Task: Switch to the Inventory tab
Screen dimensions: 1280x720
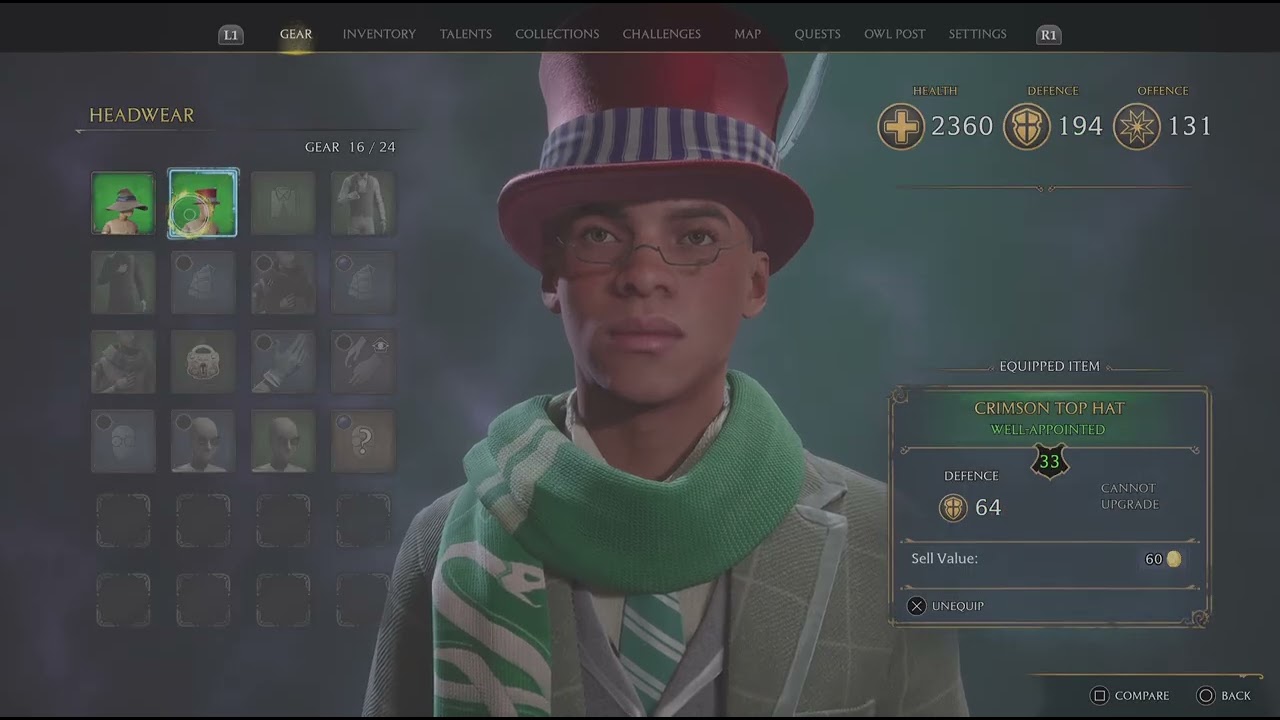Action: tap(379, 34)
